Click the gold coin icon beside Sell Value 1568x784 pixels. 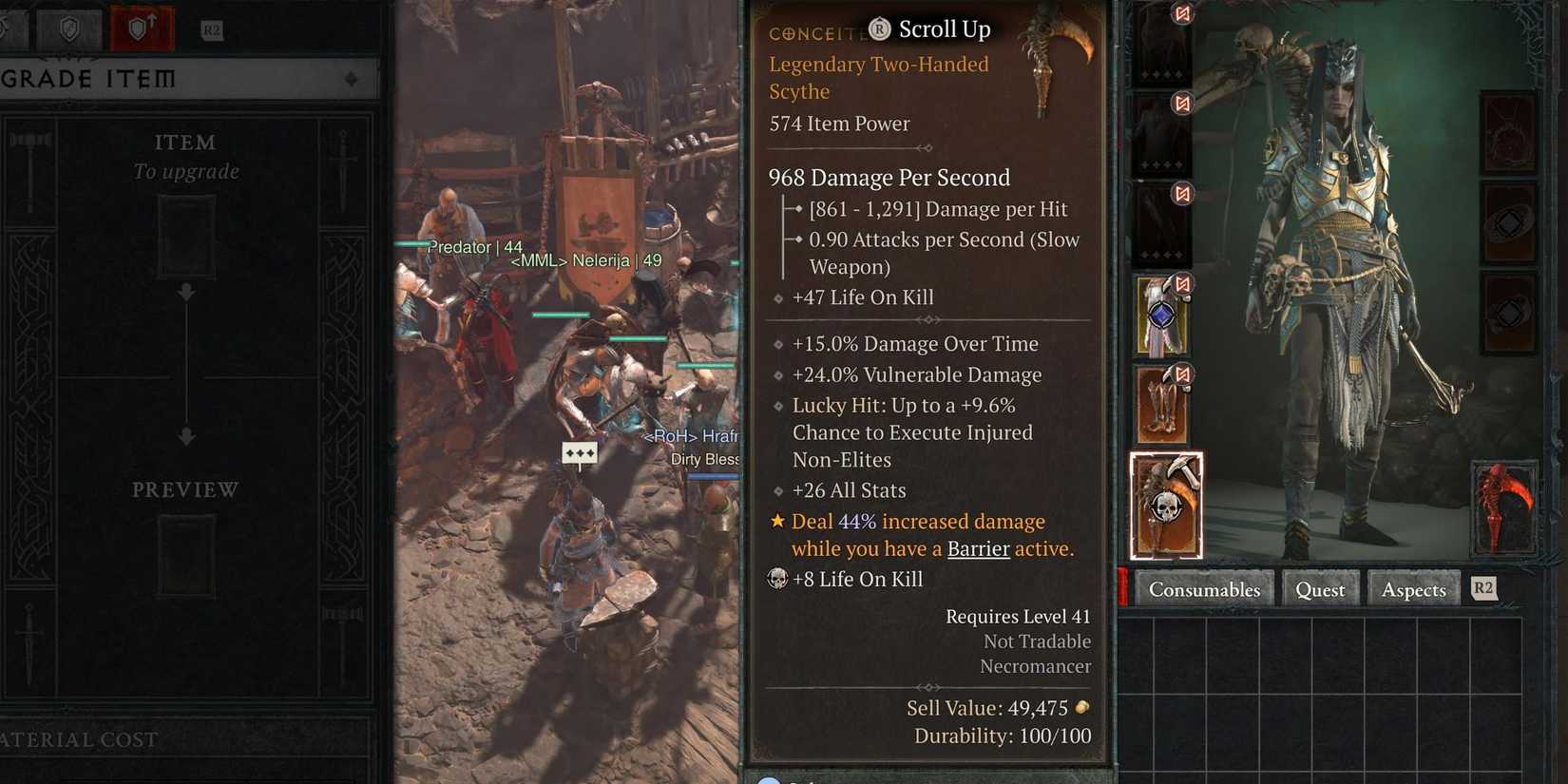(1082, 708)
